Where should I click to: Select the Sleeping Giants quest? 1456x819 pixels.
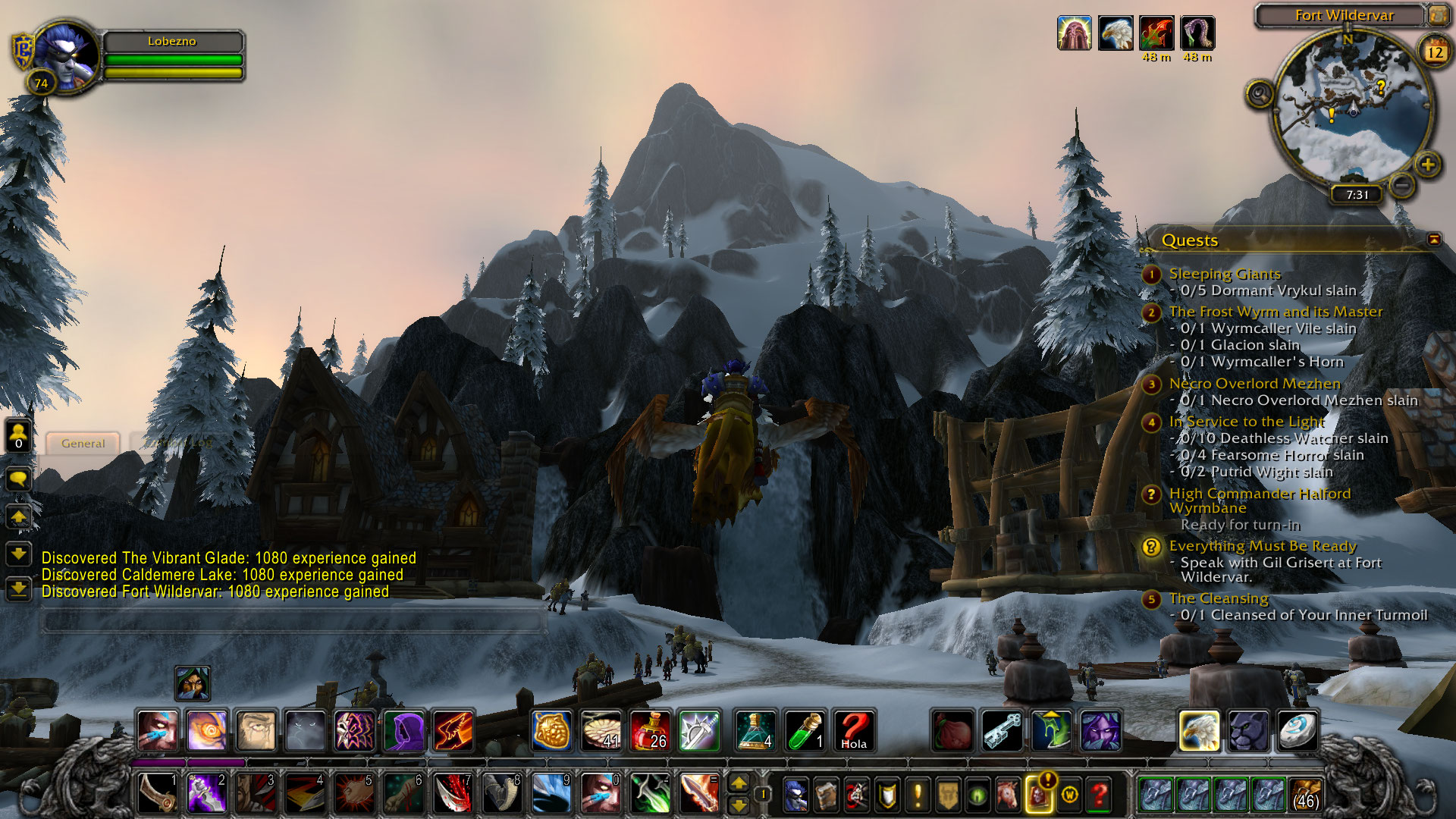point(1224,274)
